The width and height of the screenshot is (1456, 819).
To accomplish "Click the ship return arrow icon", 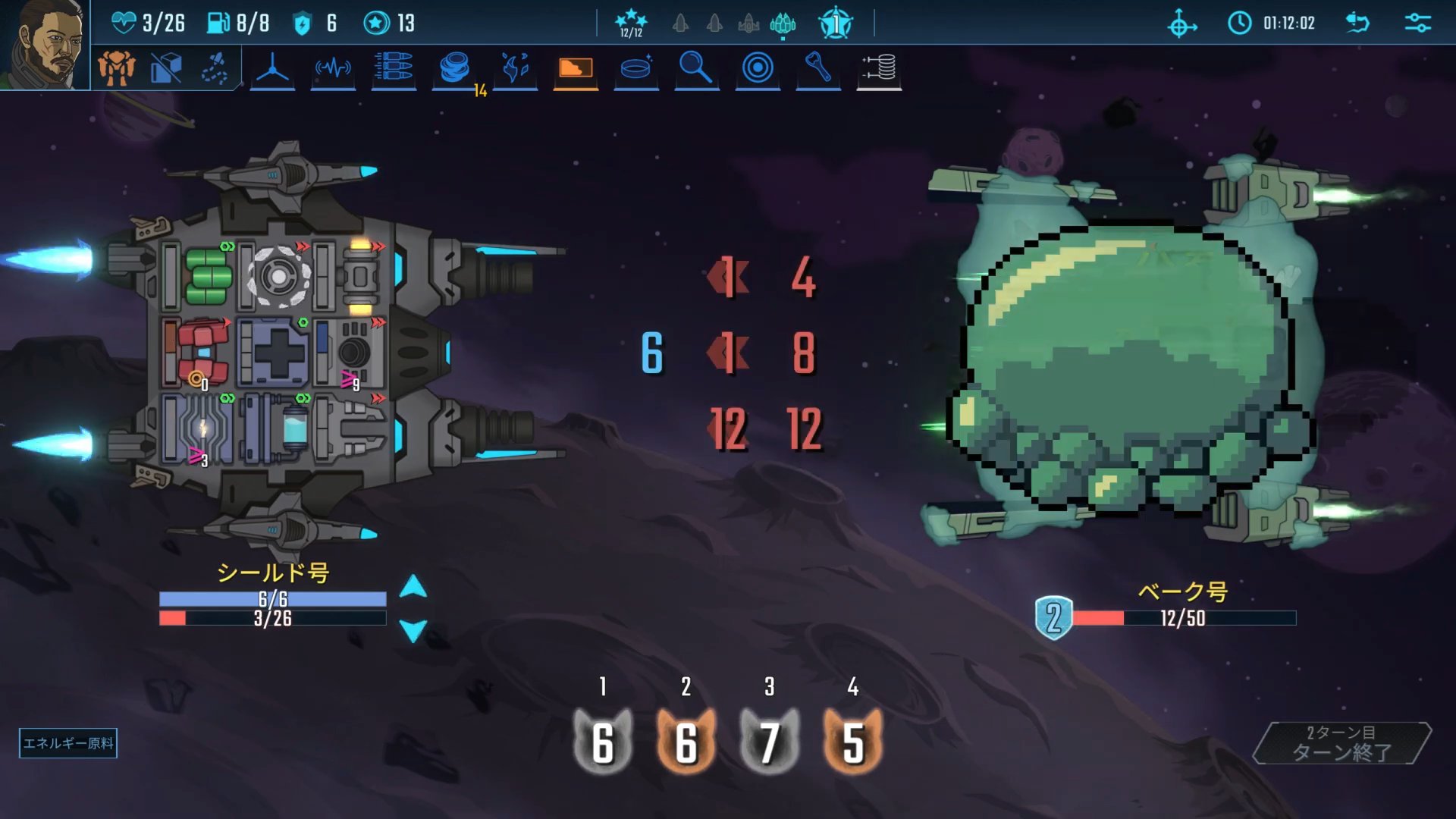I will click(x=1357, y=23).
